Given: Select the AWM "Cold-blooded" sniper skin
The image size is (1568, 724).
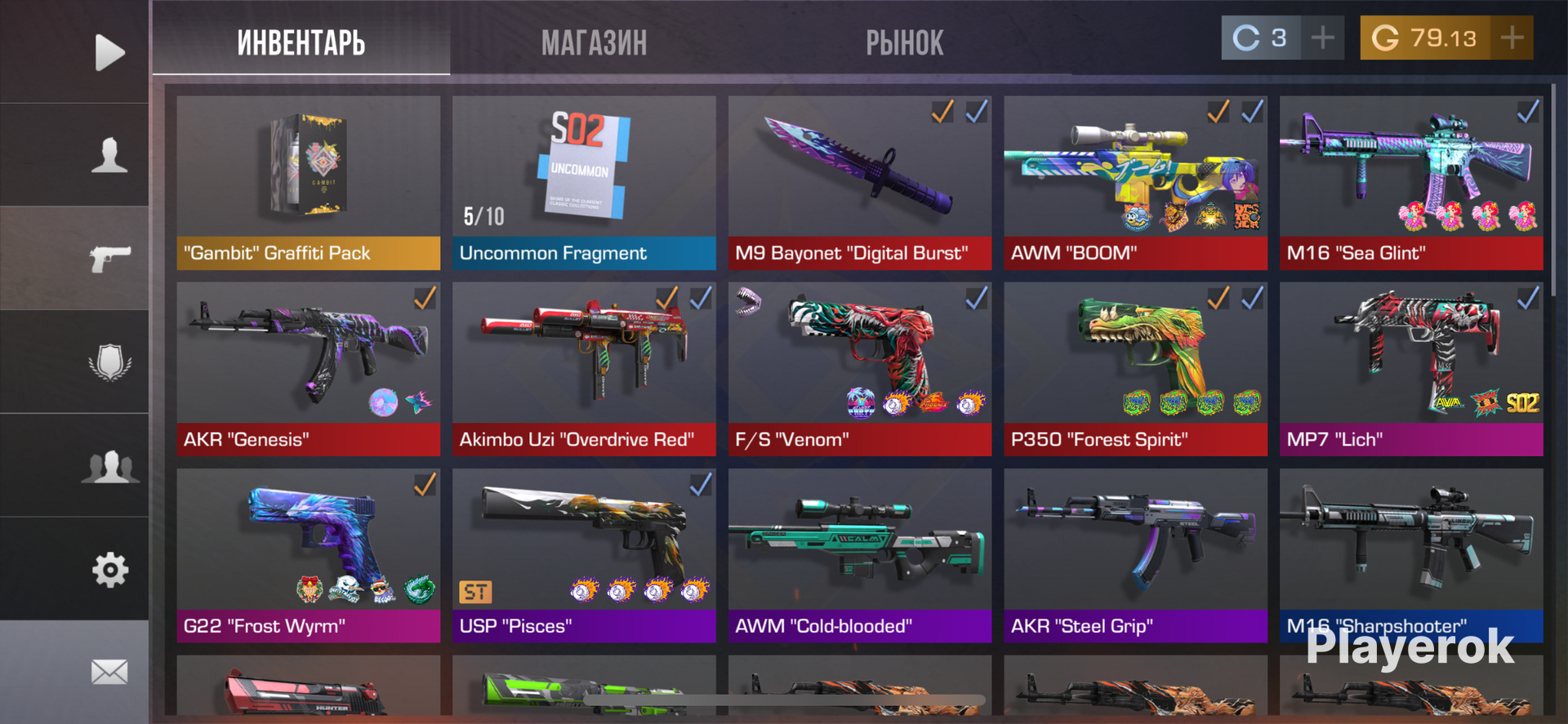Looking at the screenshot, I should pyautogui.click(x=859, y=555).
